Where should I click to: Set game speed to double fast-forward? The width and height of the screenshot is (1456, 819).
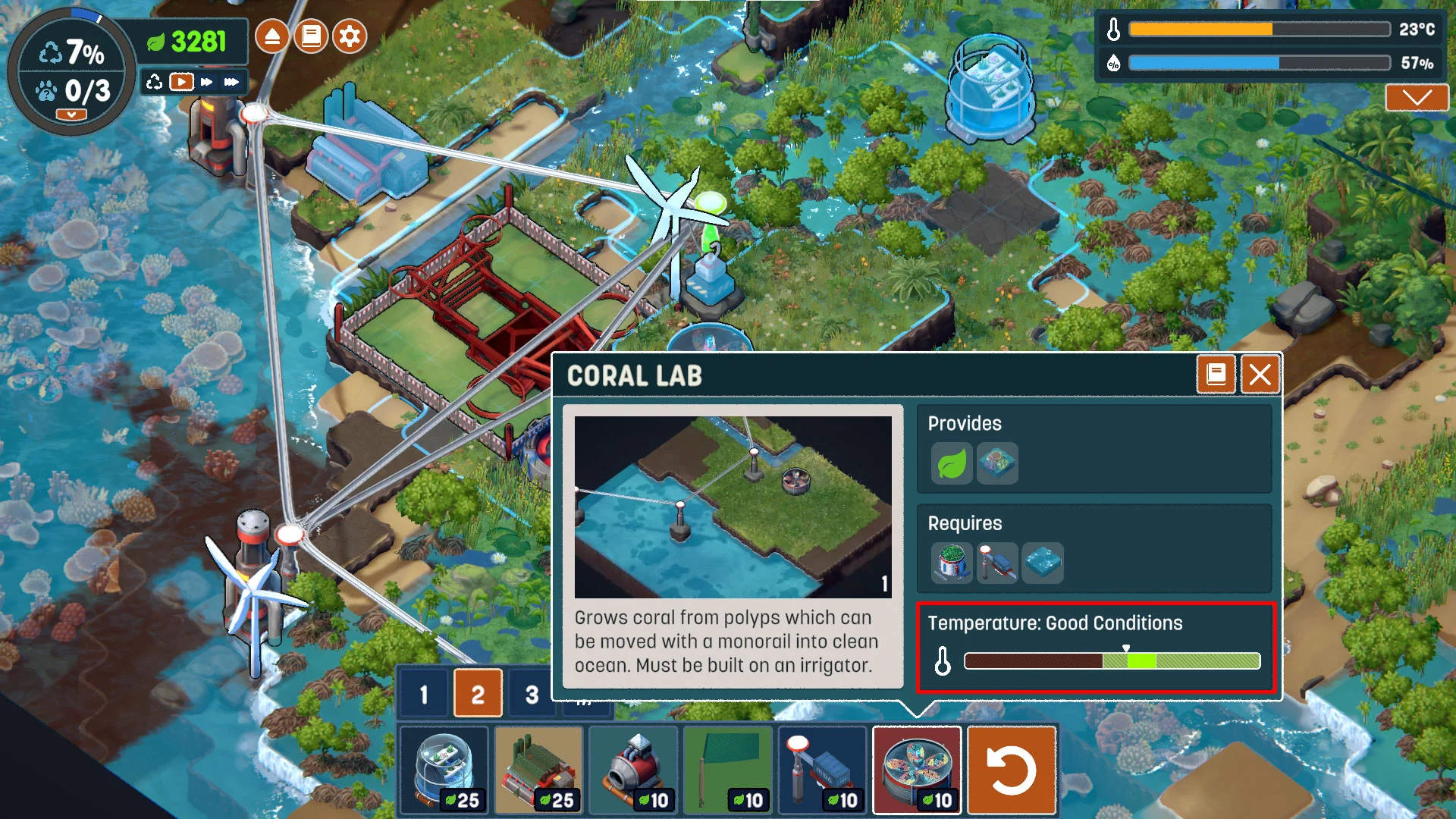(x=207, y=82)
